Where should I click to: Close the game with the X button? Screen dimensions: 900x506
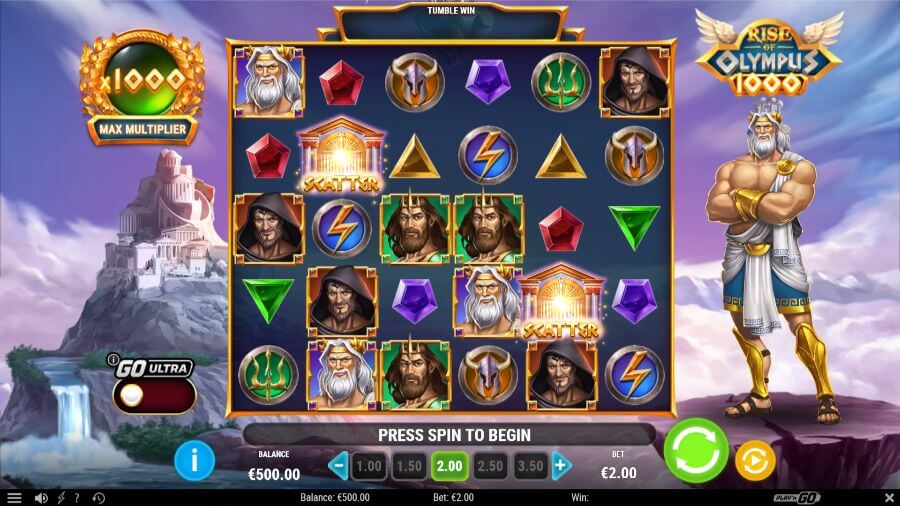coord(889,497)
